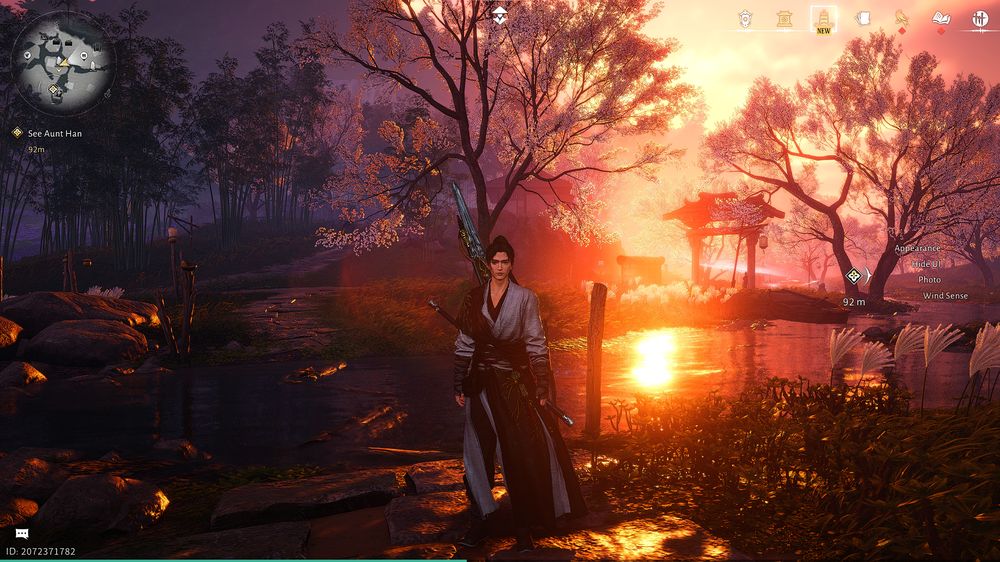The width and height of the screenshot is (1000, 562).
Task: Open the white cards icon
Action: (862, 18)
